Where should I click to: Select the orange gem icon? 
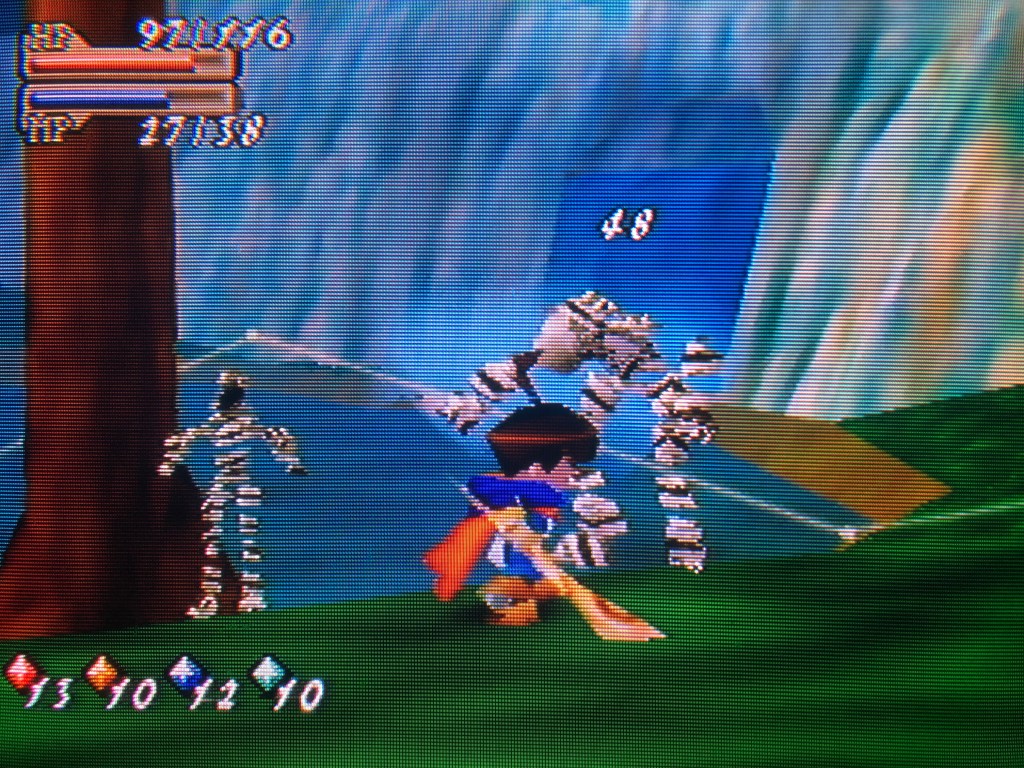[x=101, y=673]
